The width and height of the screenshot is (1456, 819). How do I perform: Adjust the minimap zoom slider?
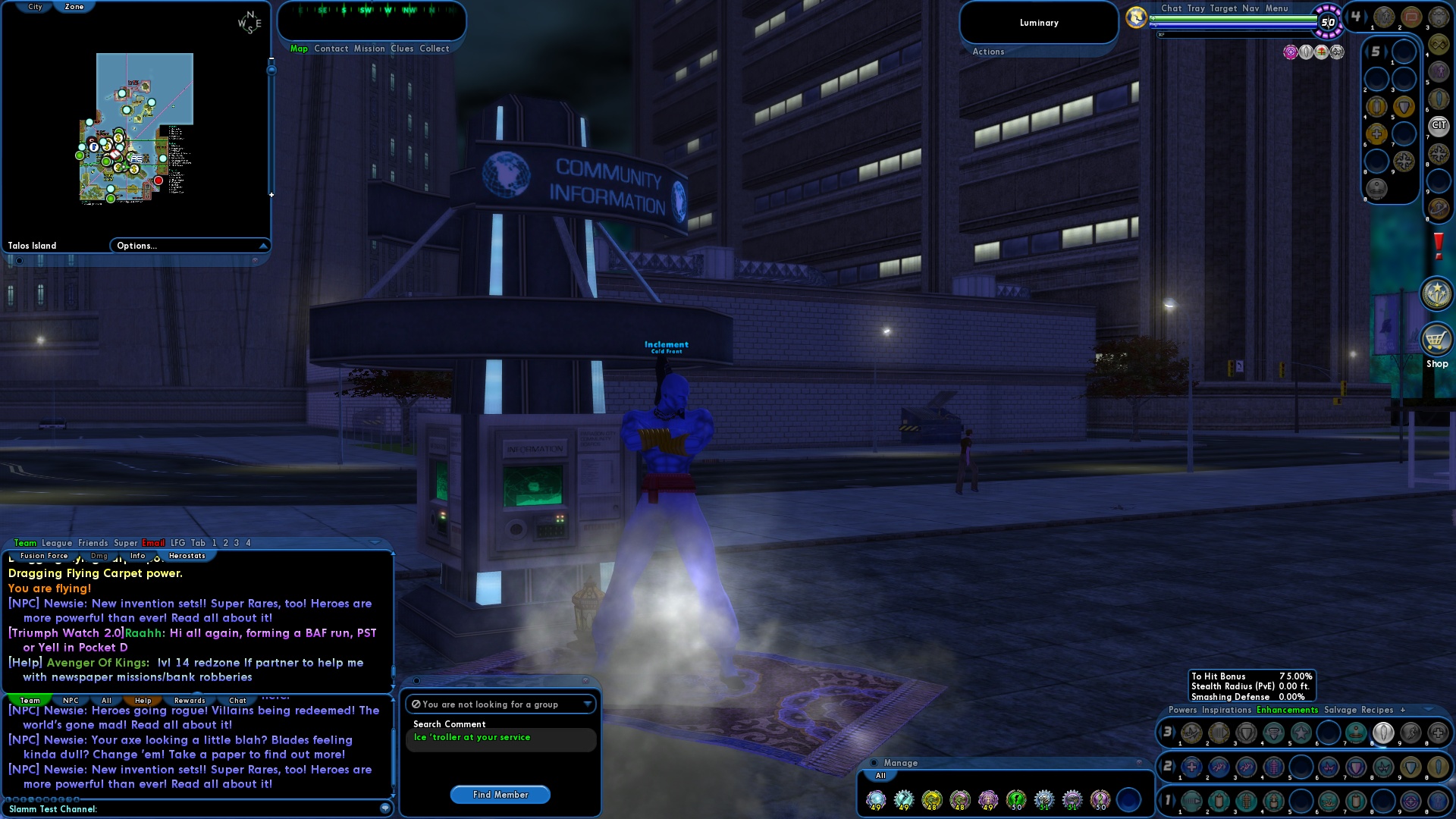(271, 68)
